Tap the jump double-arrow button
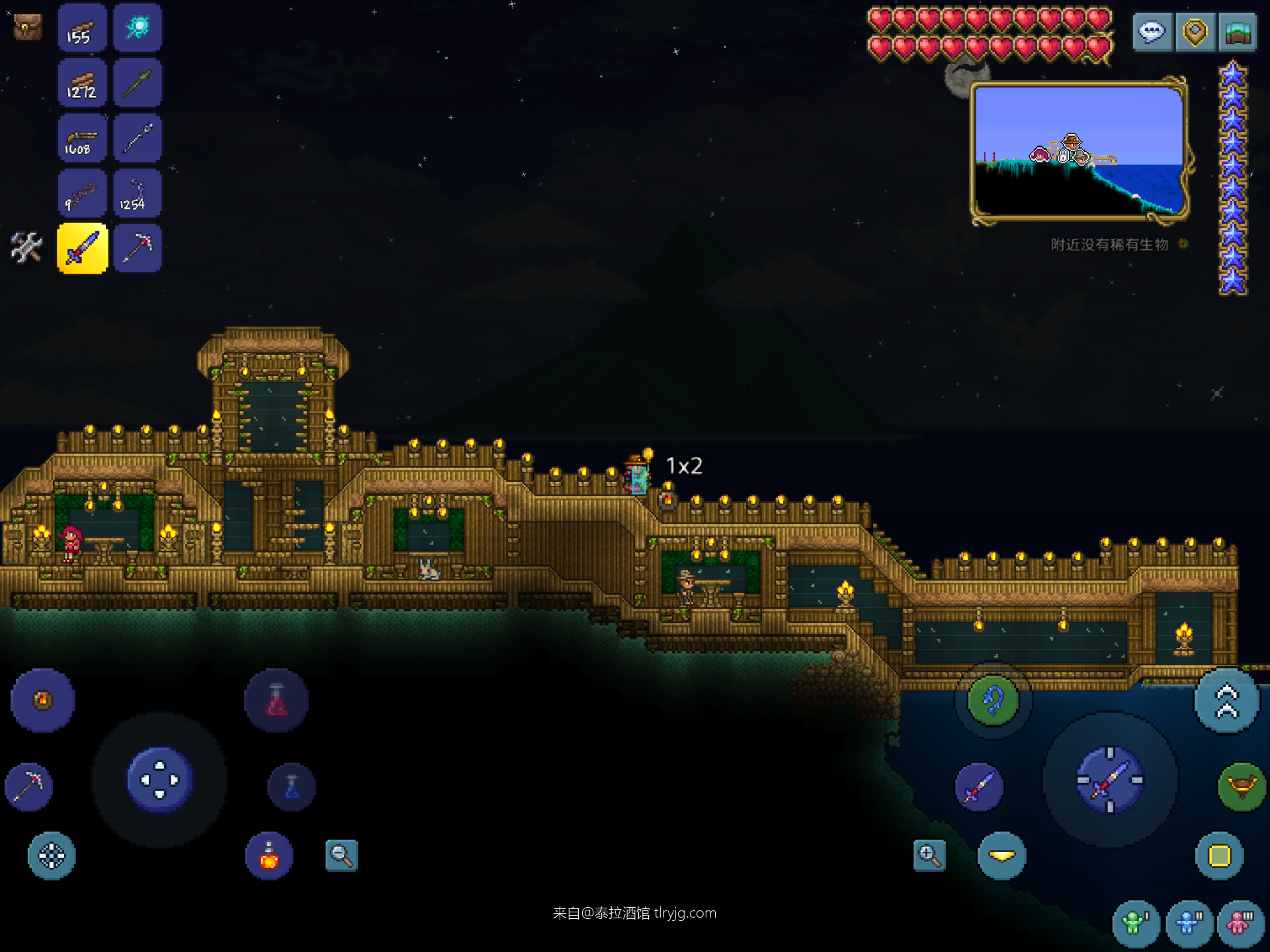 1227,701
